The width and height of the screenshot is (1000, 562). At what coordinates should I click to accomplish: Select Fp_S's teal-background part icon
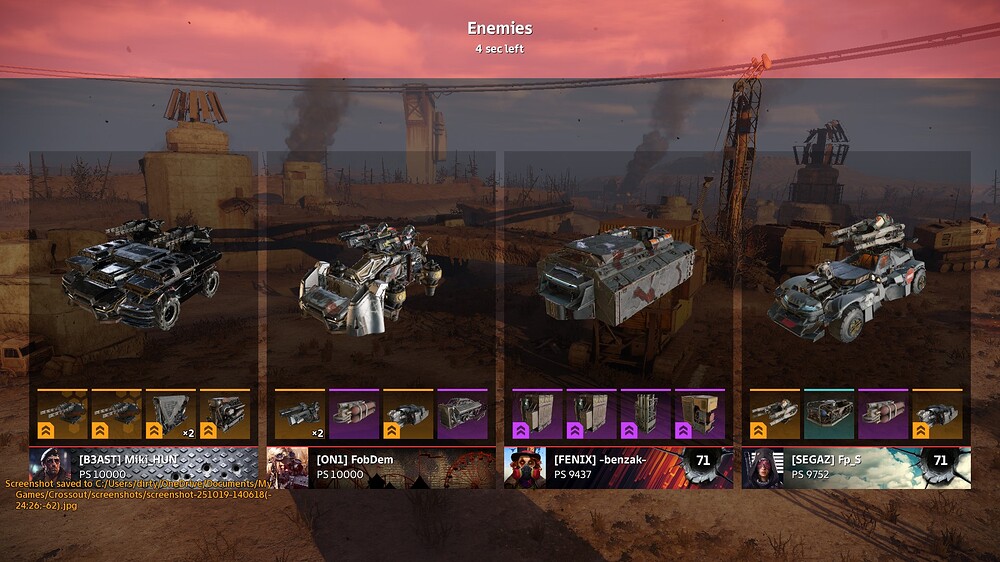(828, 415)
